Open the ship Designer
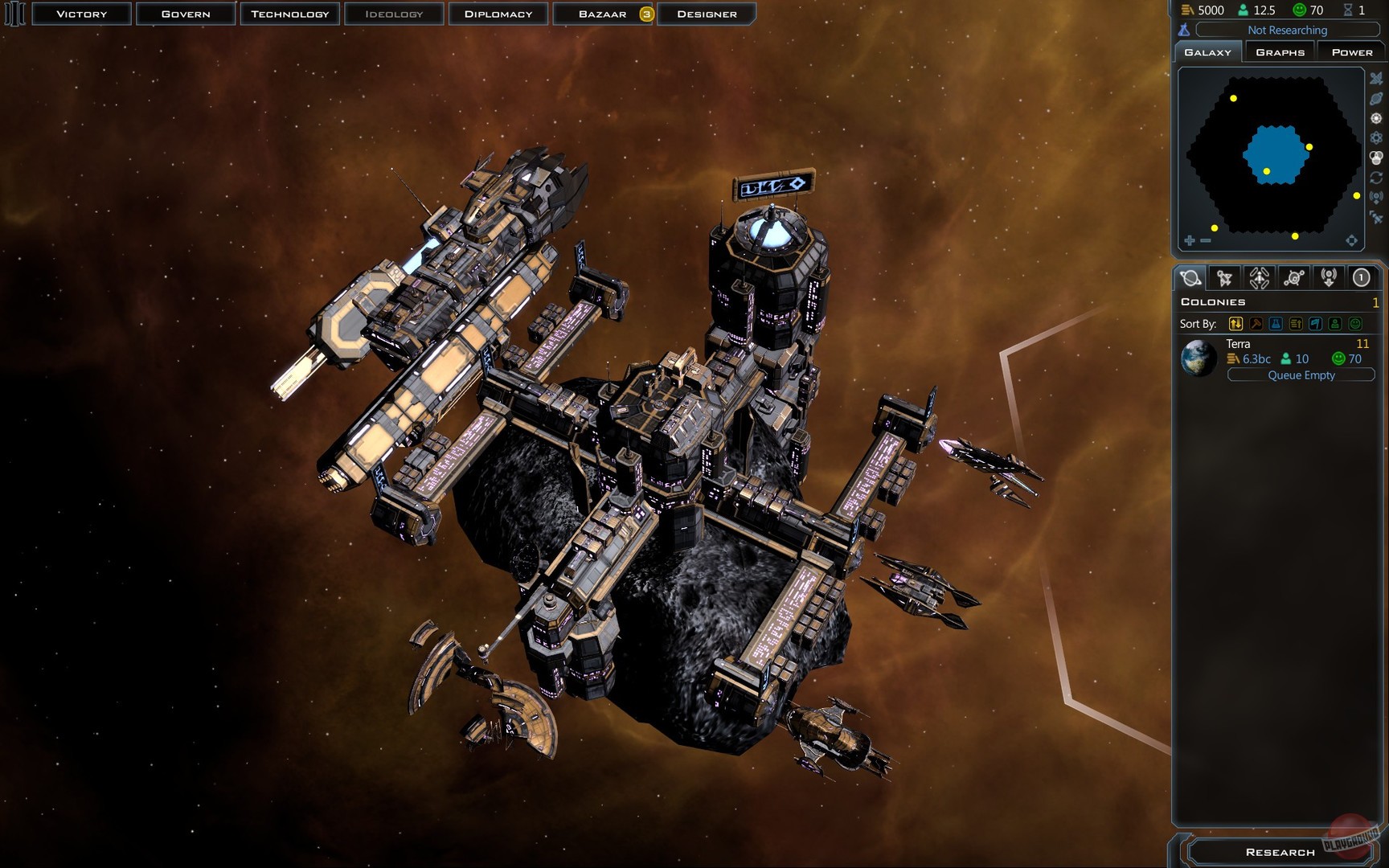Viewport: 1389px width, 868px height. (x=707, y=14)
